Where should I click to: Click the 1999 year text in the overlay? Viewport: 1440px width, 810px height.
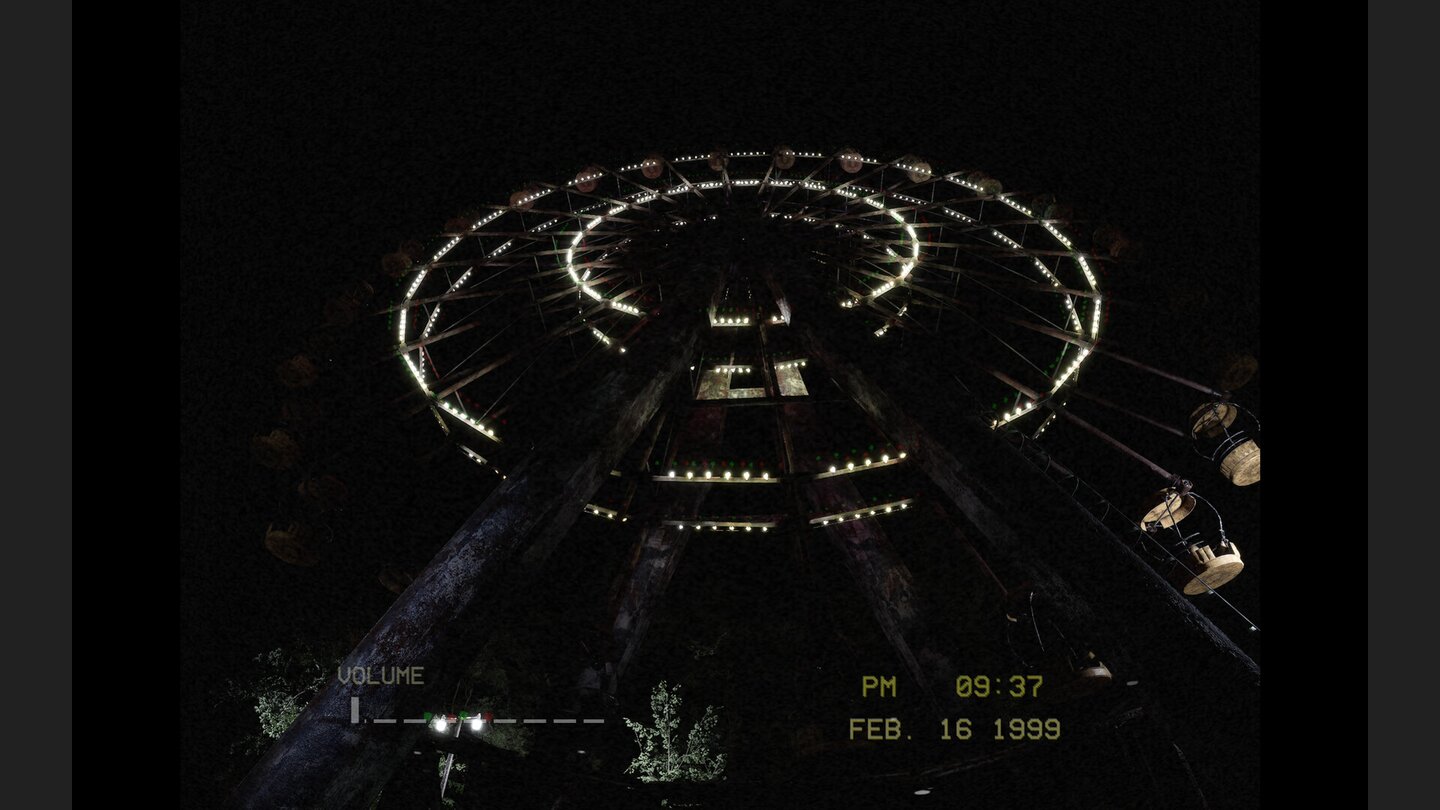(1026, 731)
